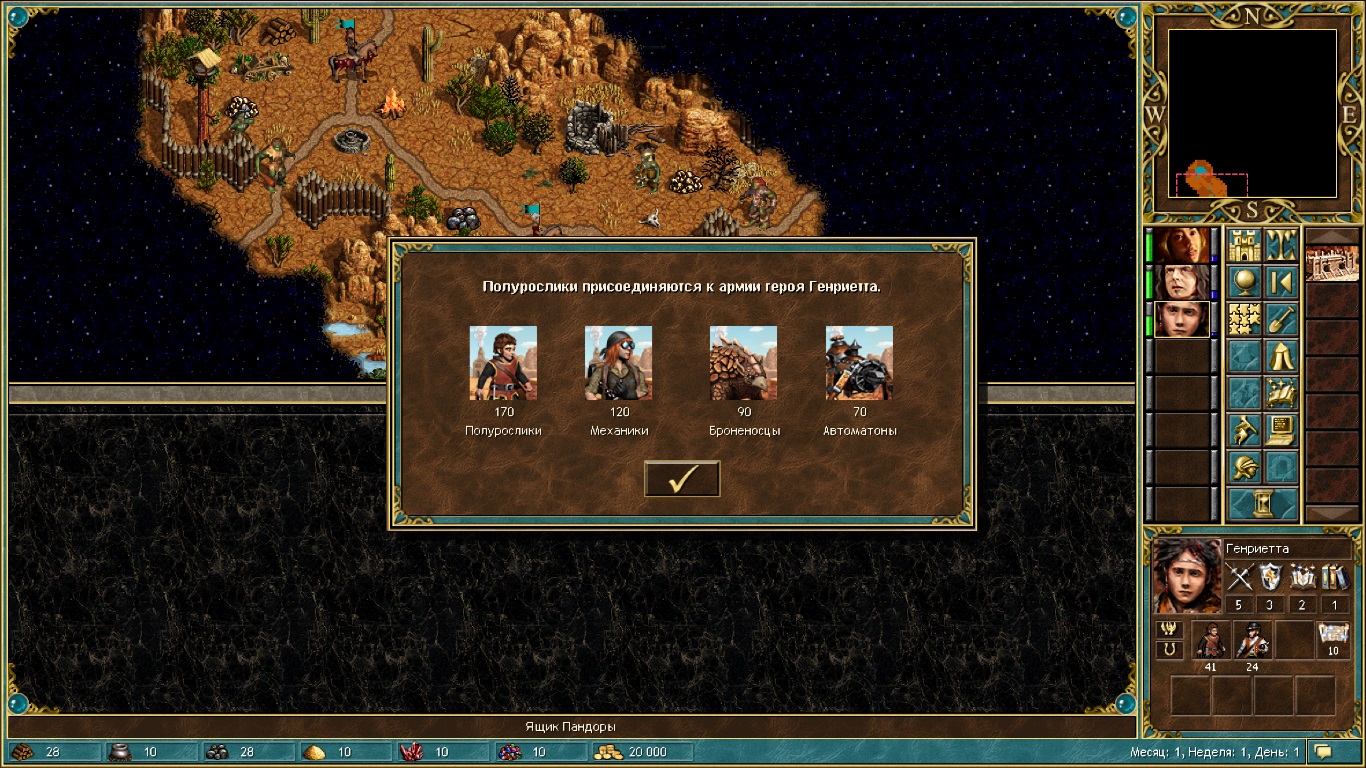Viewport: 1366px width, 768px height.
Task: Open the world globe view button
Action: click(x=1244, y=282)
